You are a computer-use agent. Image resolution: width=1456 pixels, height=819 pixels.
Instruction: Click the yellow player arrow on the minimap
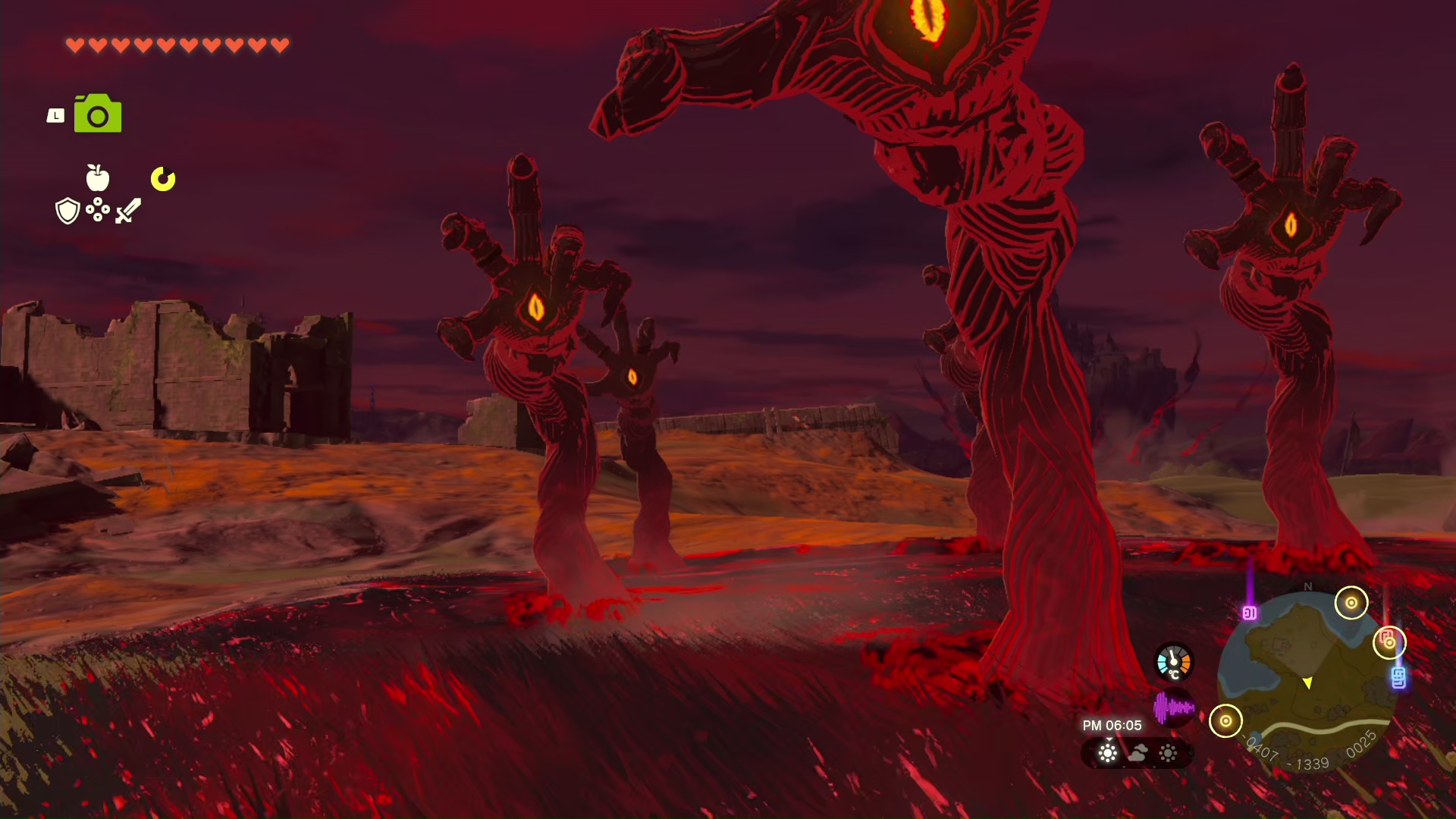[x=1307, y=683]
